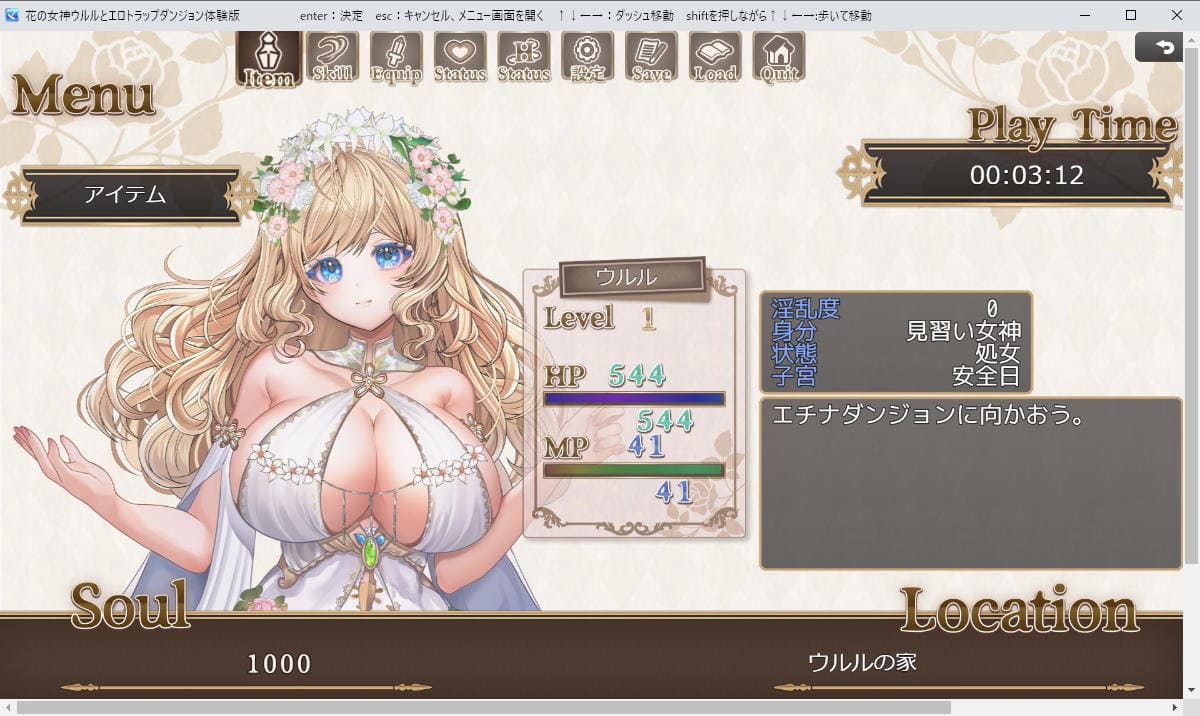Open the Item menu
This screenshot has width=1200, height=716.
[x=268, y=58]
